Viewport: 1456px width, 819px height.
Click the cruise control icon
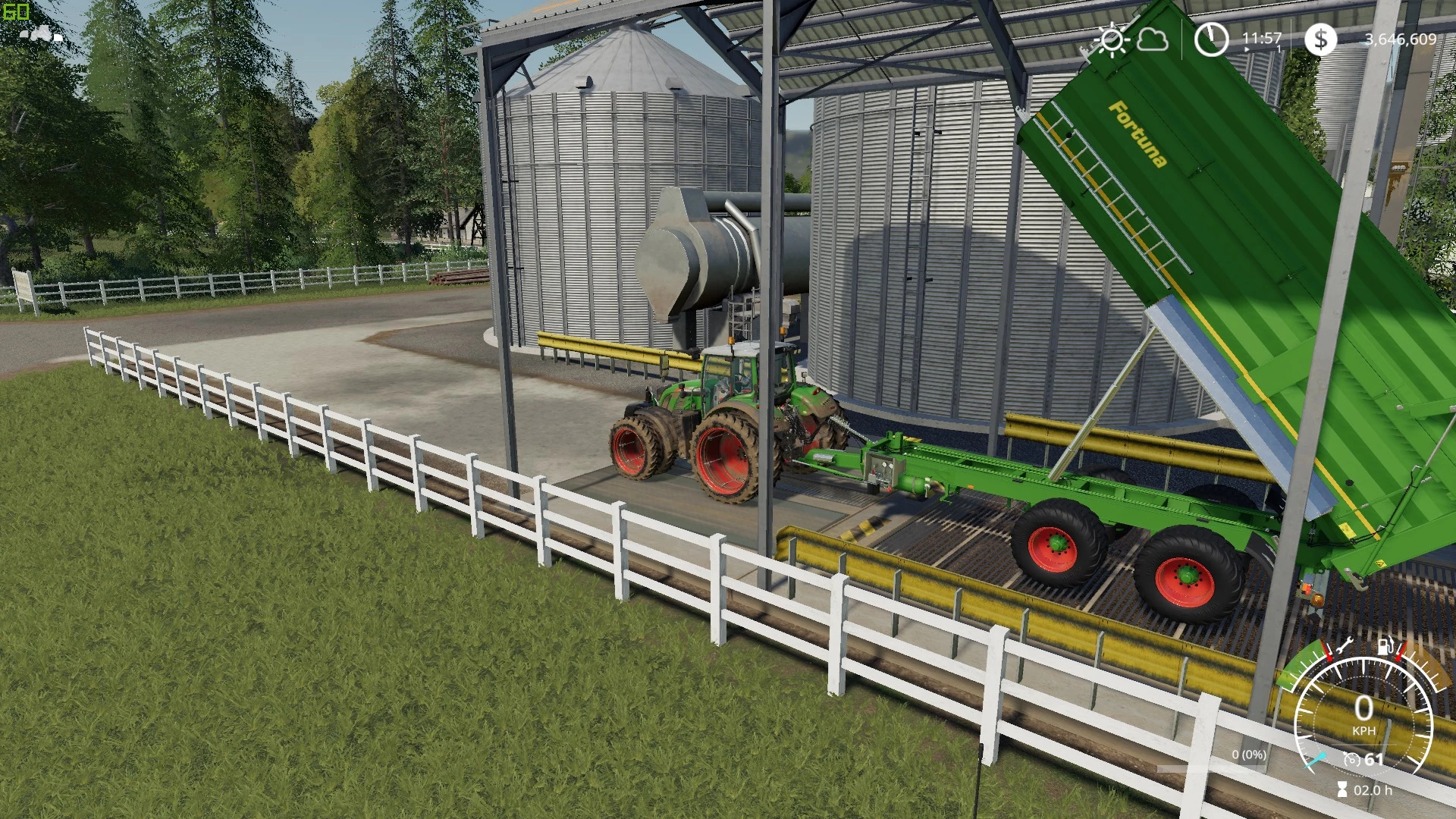pyautogui.click(x=1351, y=759)
